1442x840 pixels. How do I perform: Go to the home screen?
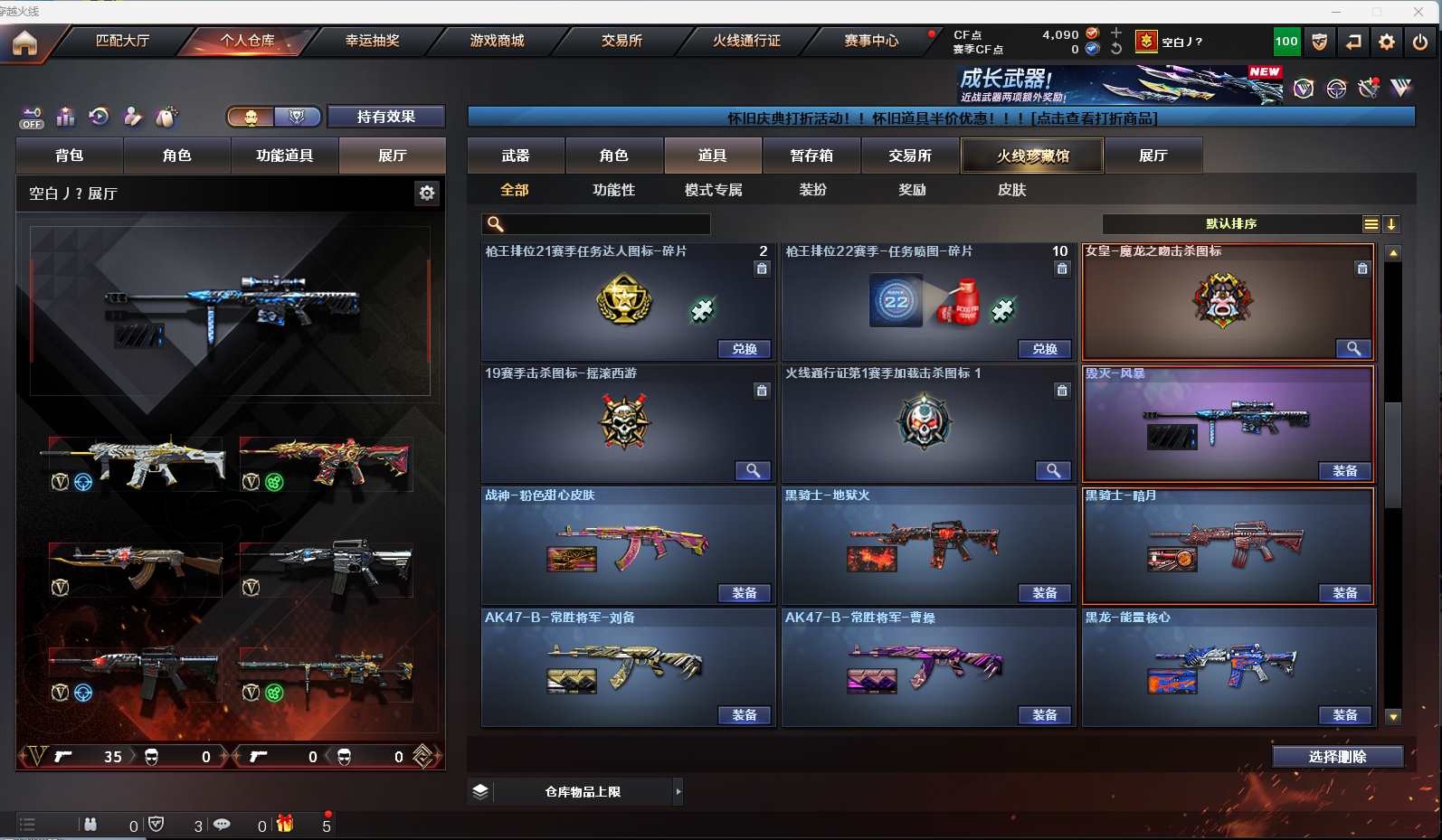(24, 42)
